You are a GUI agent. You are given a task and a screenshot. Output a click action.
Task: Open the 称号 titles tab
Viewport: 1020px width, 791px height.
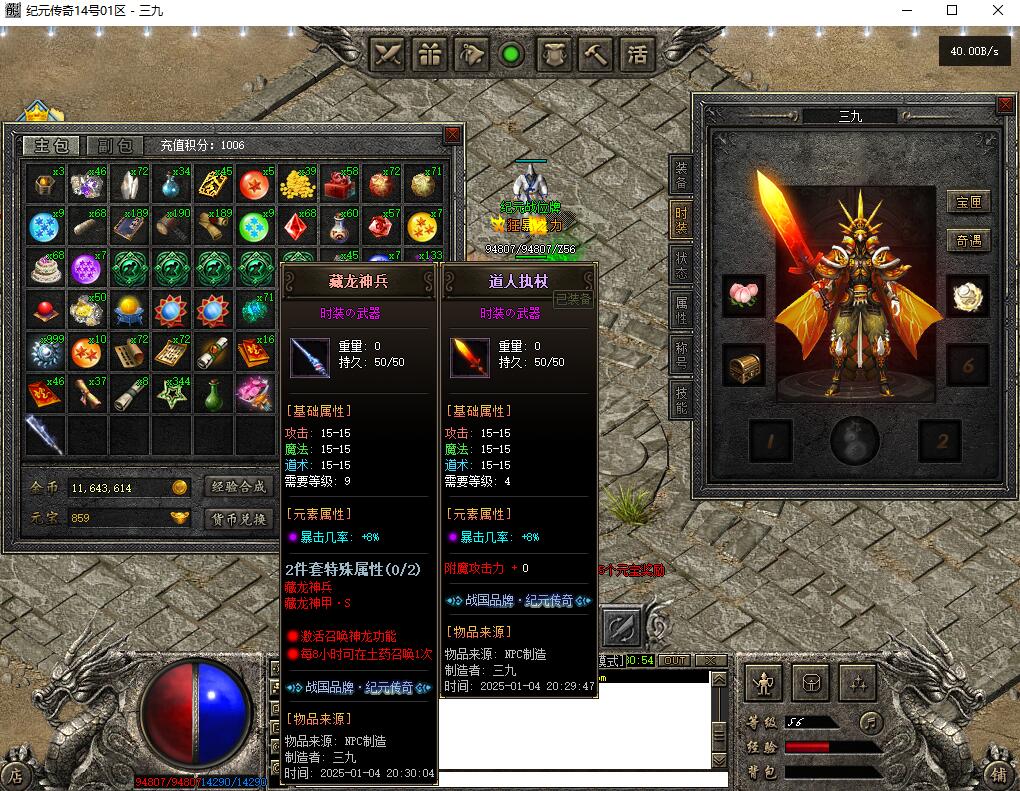click(681, 355)
